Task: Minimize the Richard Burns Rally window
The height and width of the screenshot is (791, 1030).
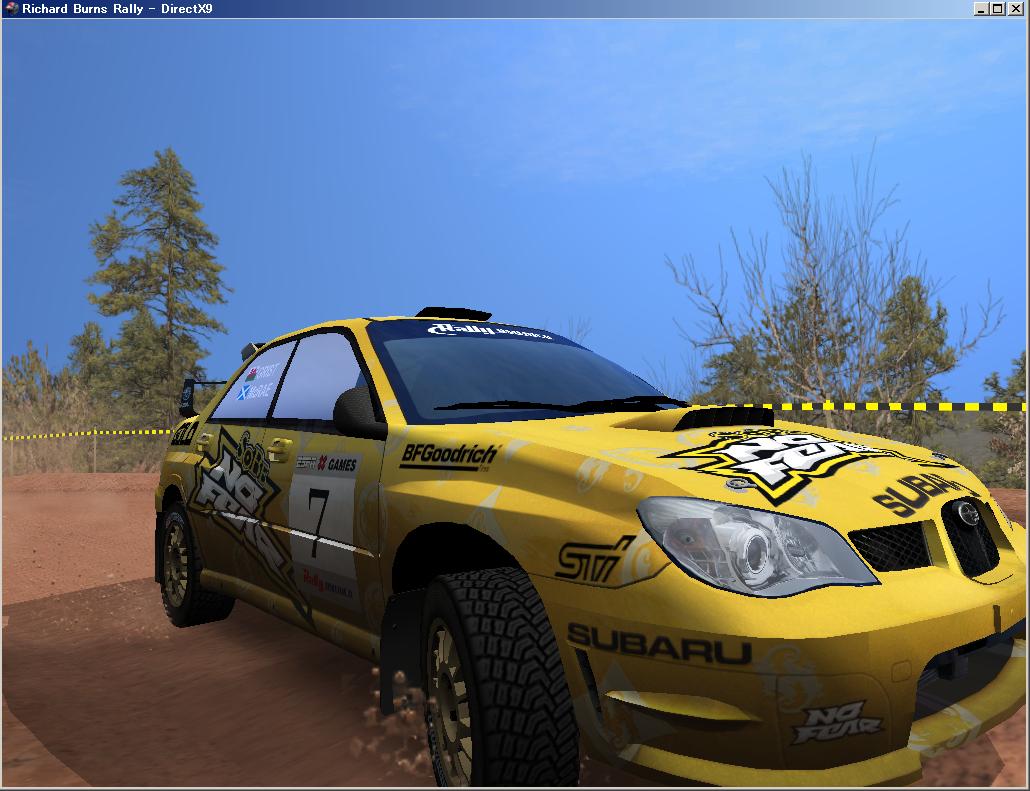Action: [x=981, y=9]
